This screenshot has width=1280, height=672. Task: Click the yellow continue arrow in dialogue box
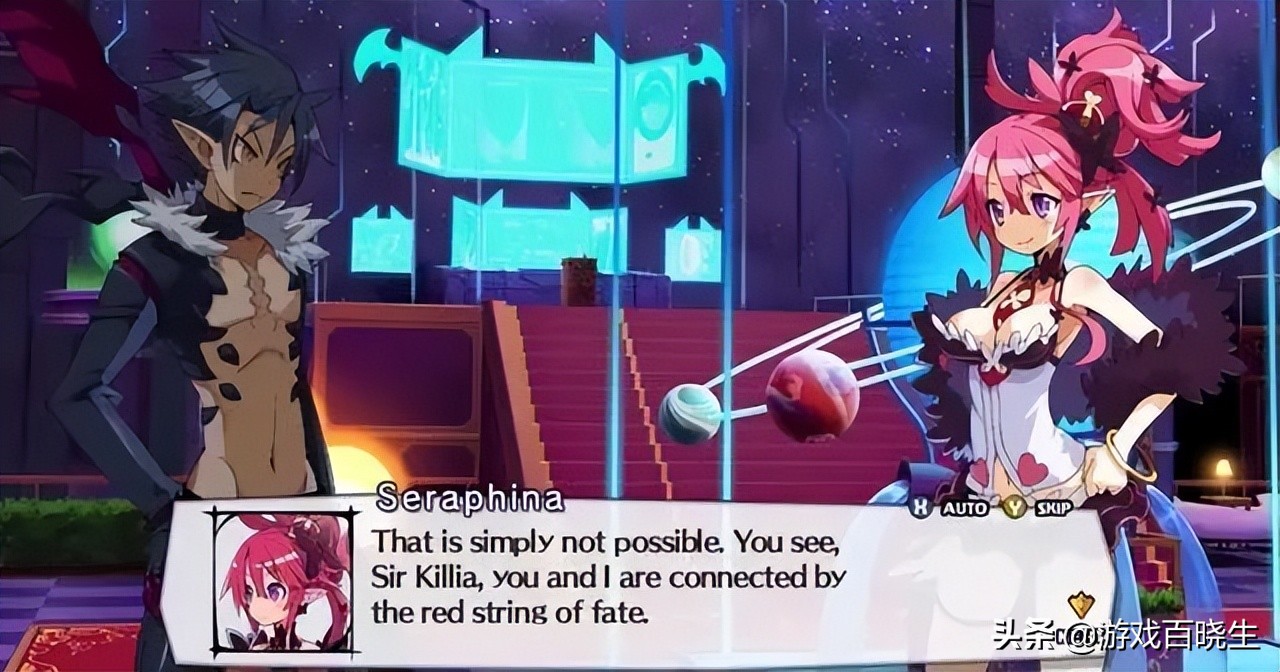coord(1080,604)
